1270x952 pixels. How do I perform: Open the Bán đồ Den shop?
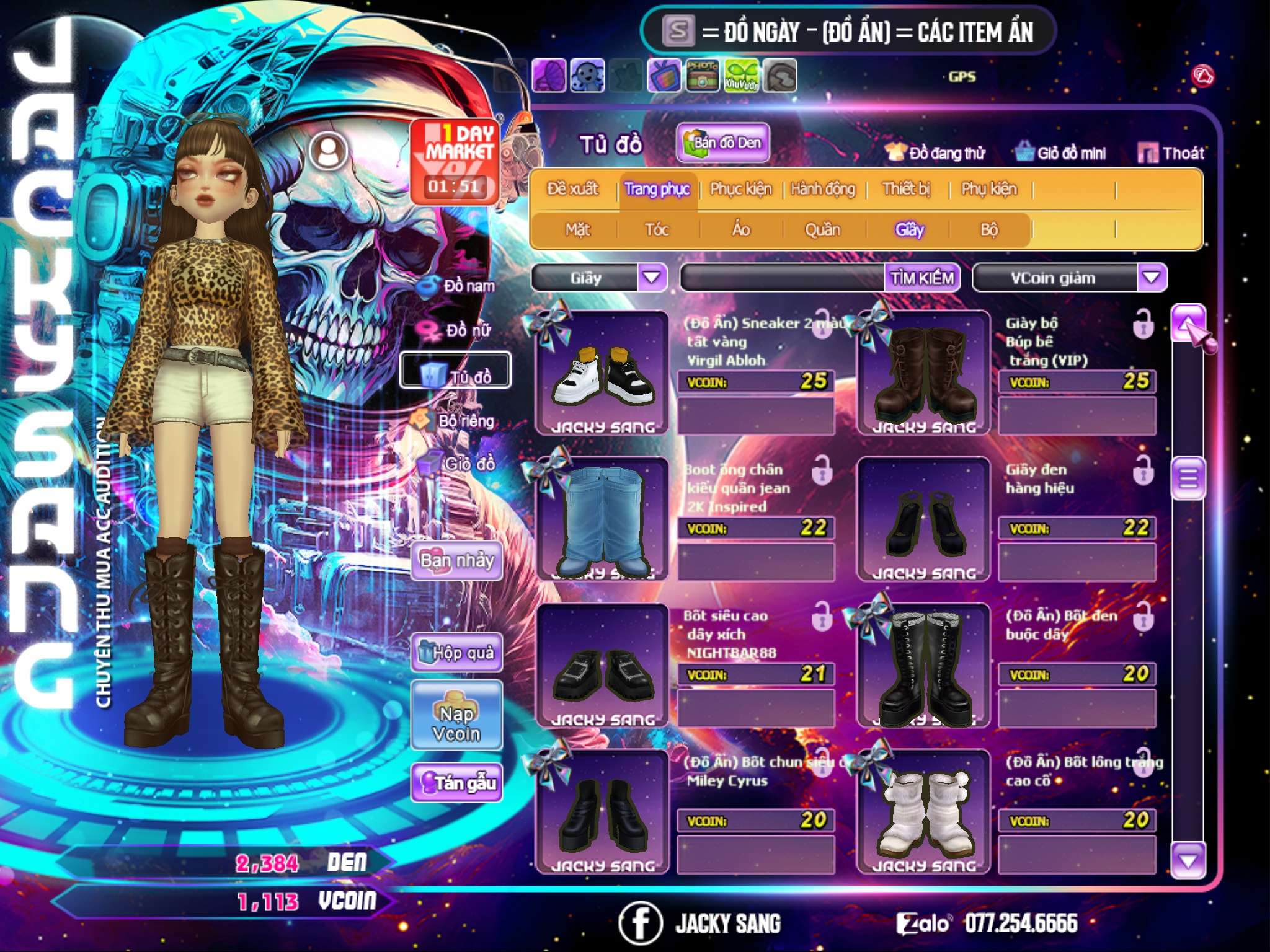[x=722, y=143]
